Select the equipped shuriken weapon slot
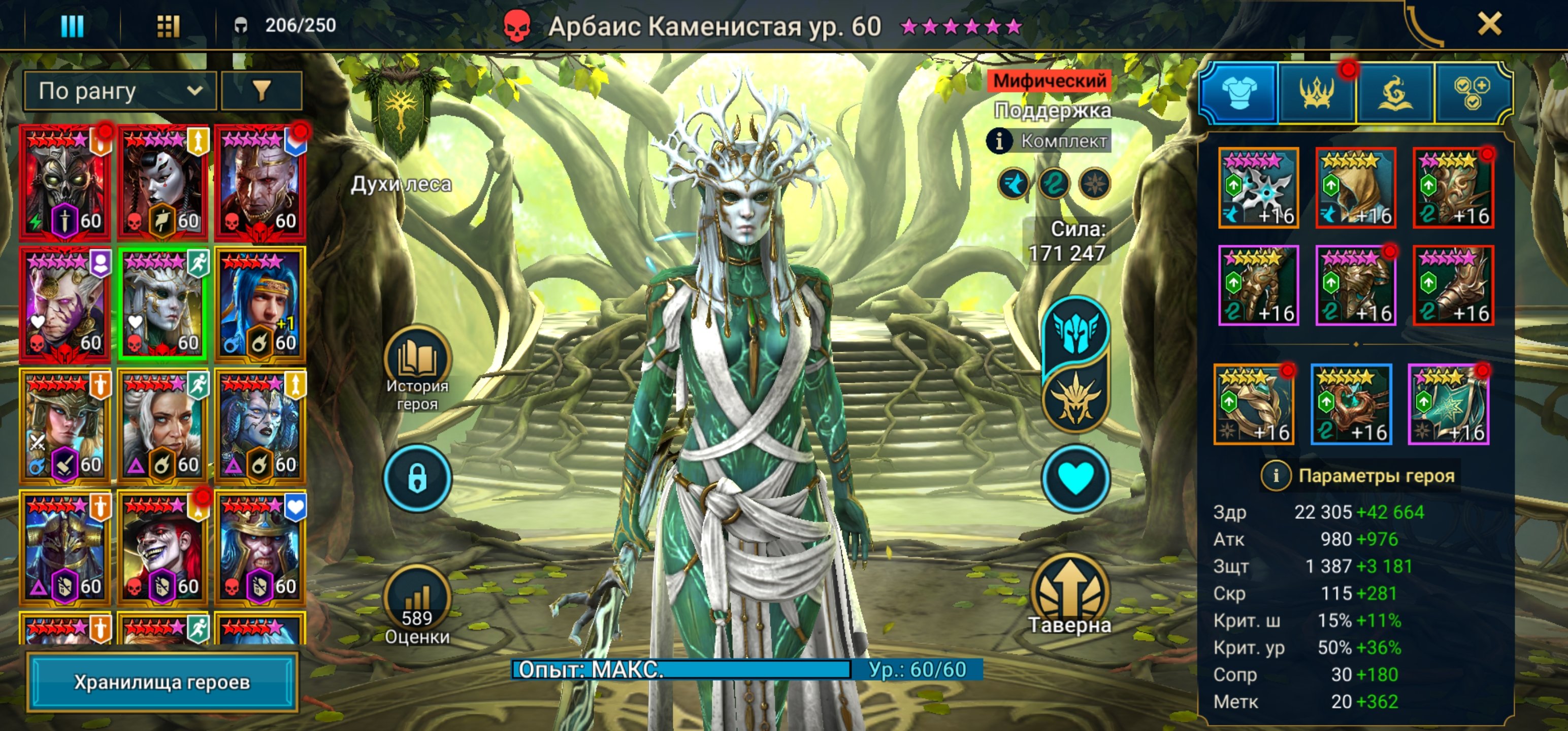Viewport: 1568px width, 731px height. point(1258,188)
